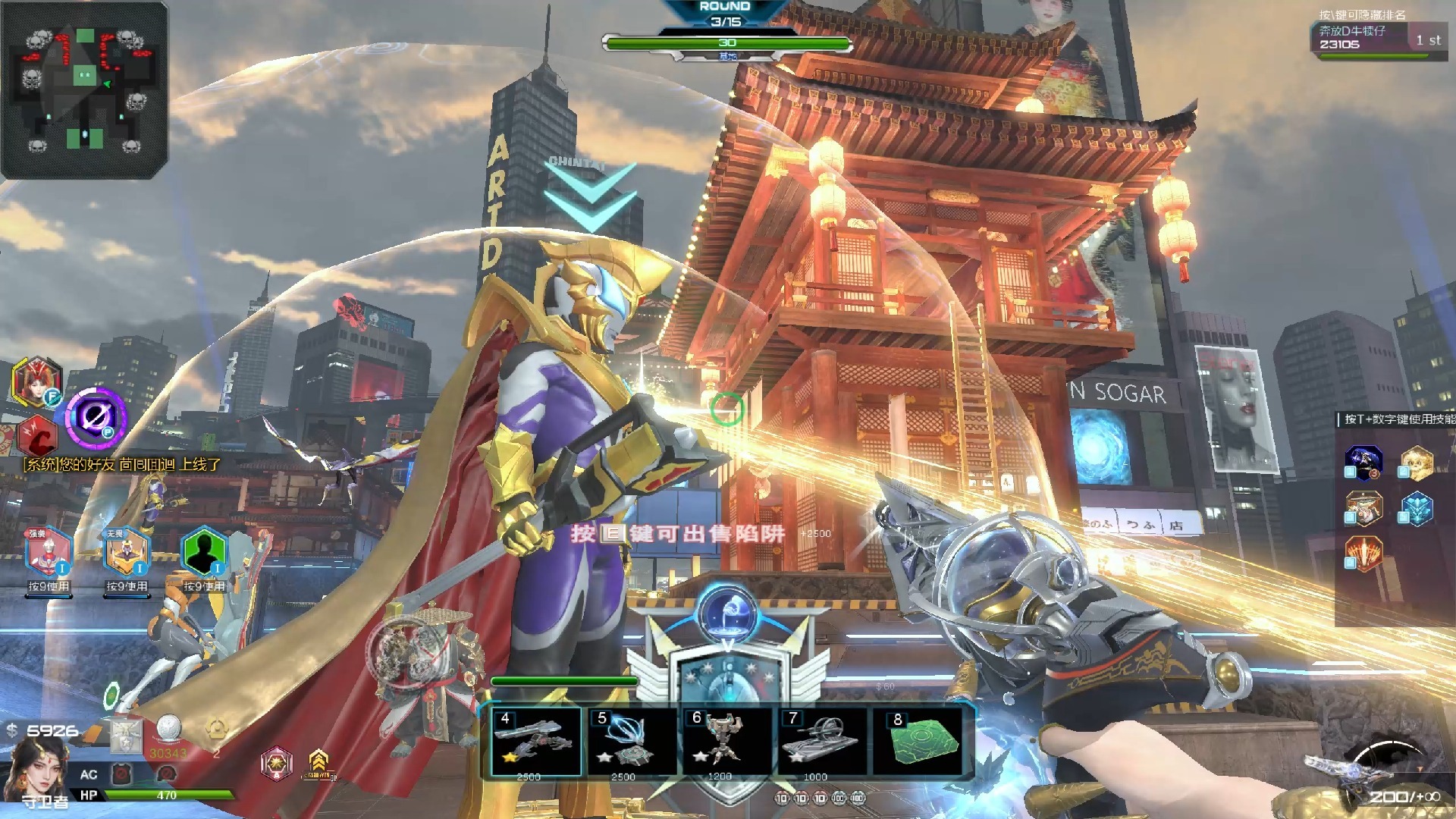1456x819 pixels.
Task: Use the yellow mecha hero card
Action: click(127, 552)
